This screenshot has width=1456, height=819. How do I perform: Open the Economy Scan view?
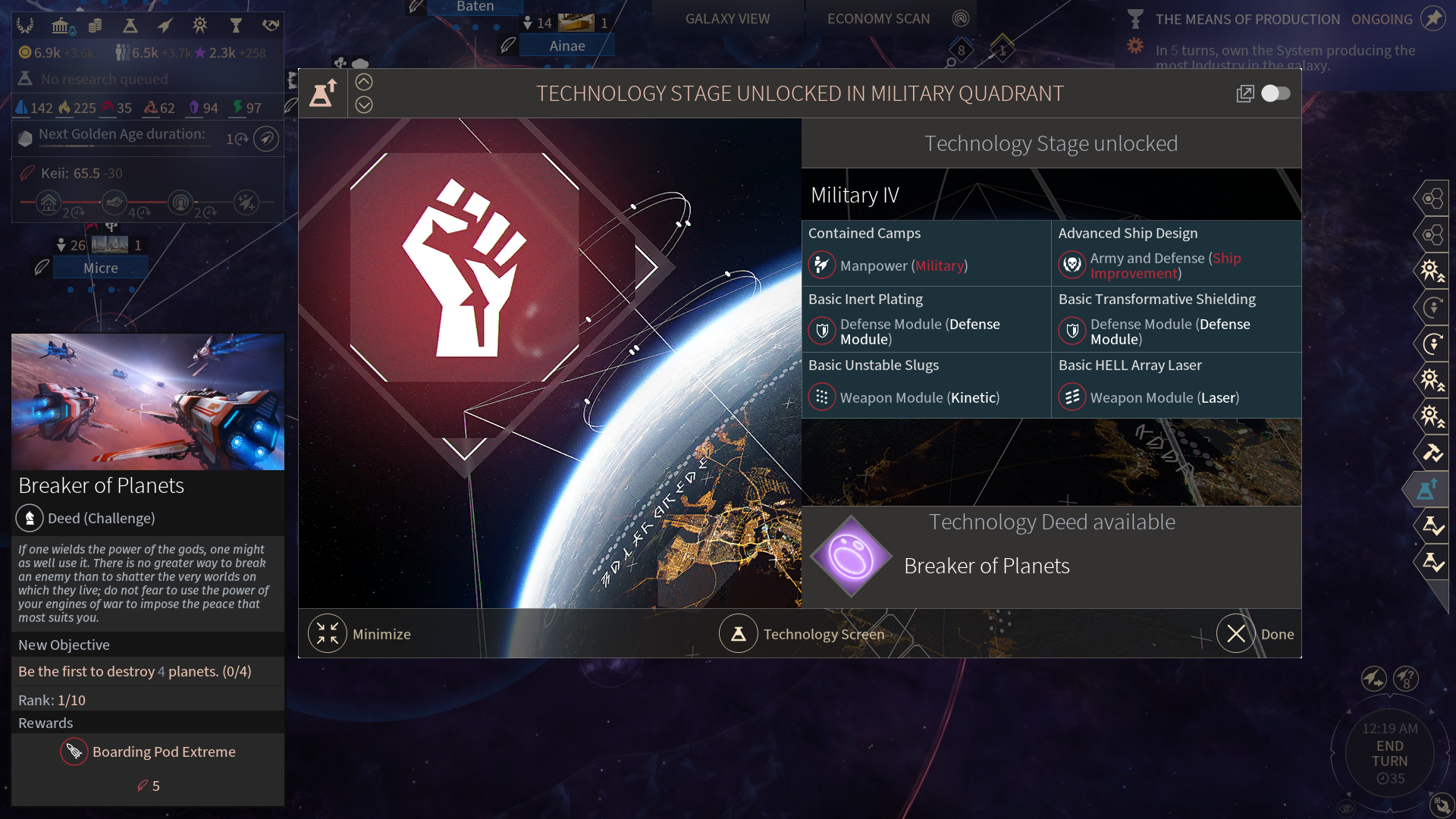[878, 19]
